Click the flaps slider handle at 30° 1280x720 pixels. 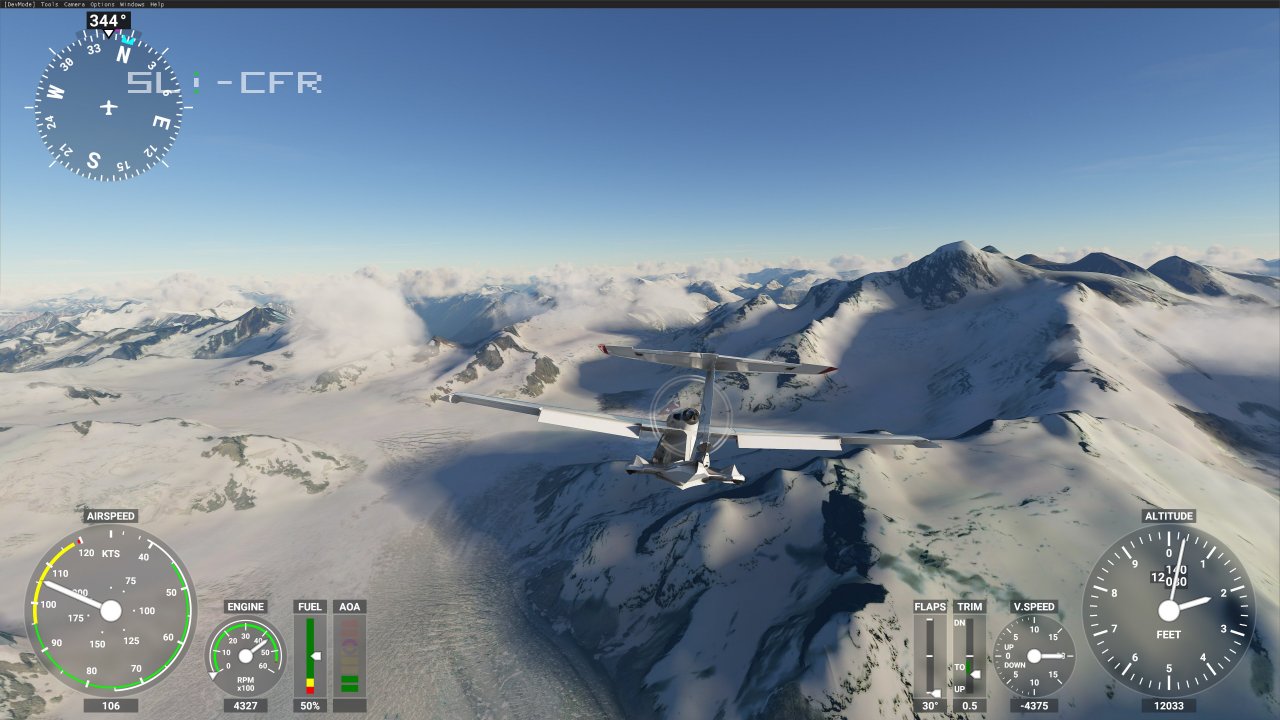[934, 692]
